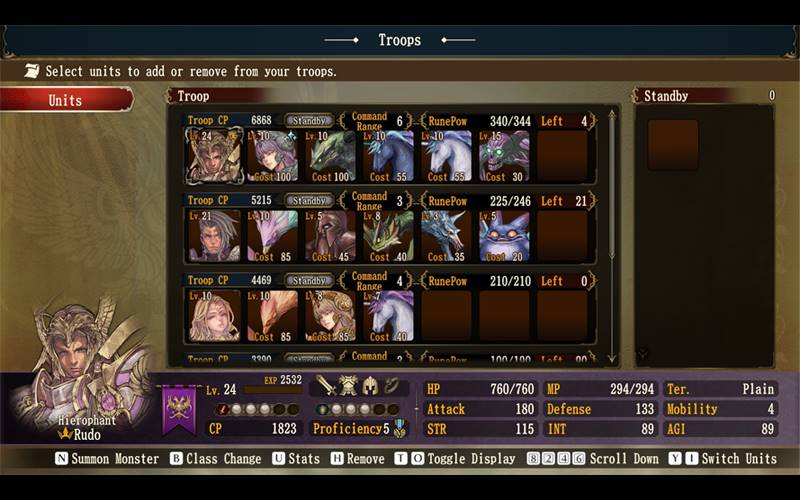Select the Lv.7 unicorn costing 40
This screenshot has width=800, height=500.
[389, 316]
